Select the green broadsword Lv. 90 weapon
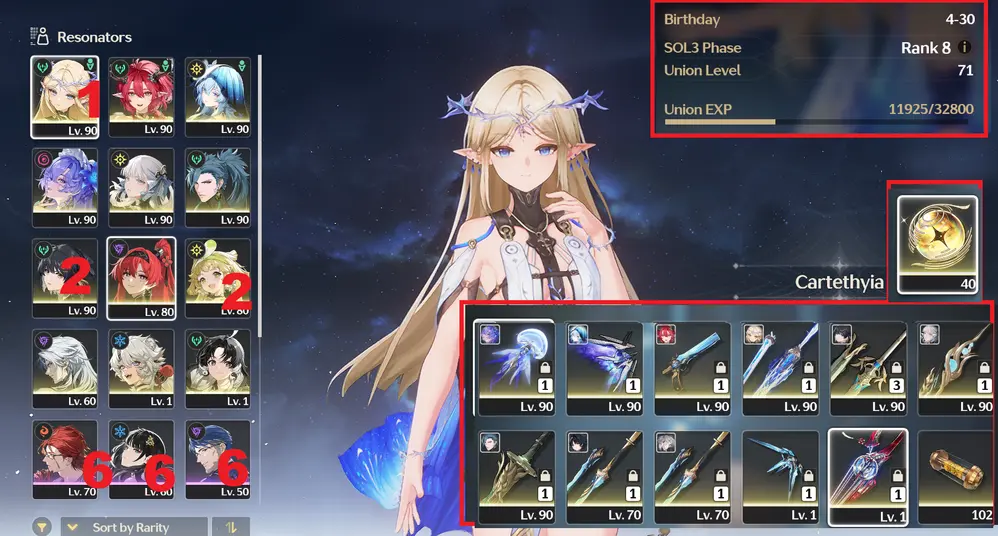Screen dimensions: 998x536 pyautogui.click(x=514, y=476)
